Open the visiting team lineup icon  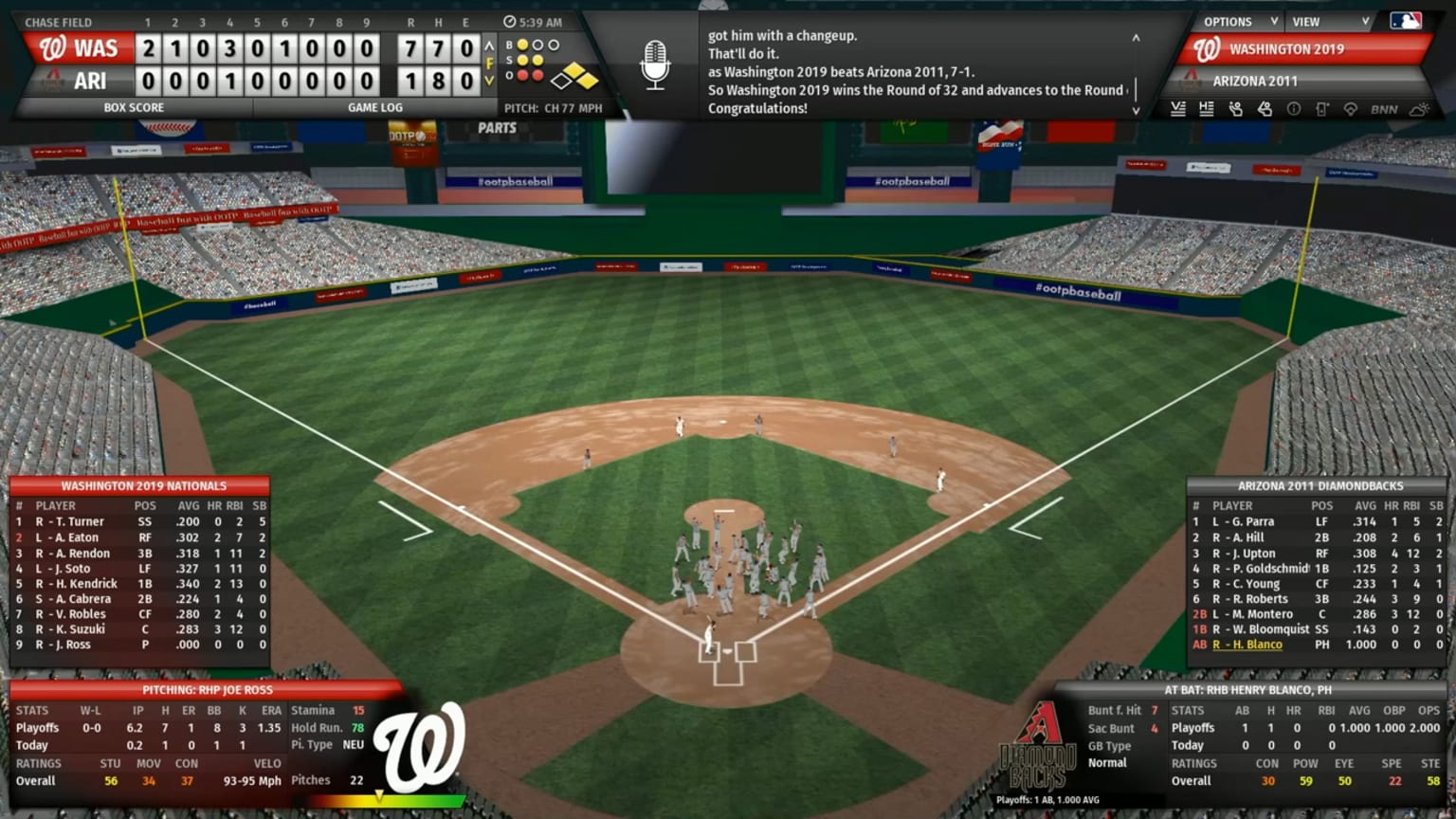(1177, 109)
